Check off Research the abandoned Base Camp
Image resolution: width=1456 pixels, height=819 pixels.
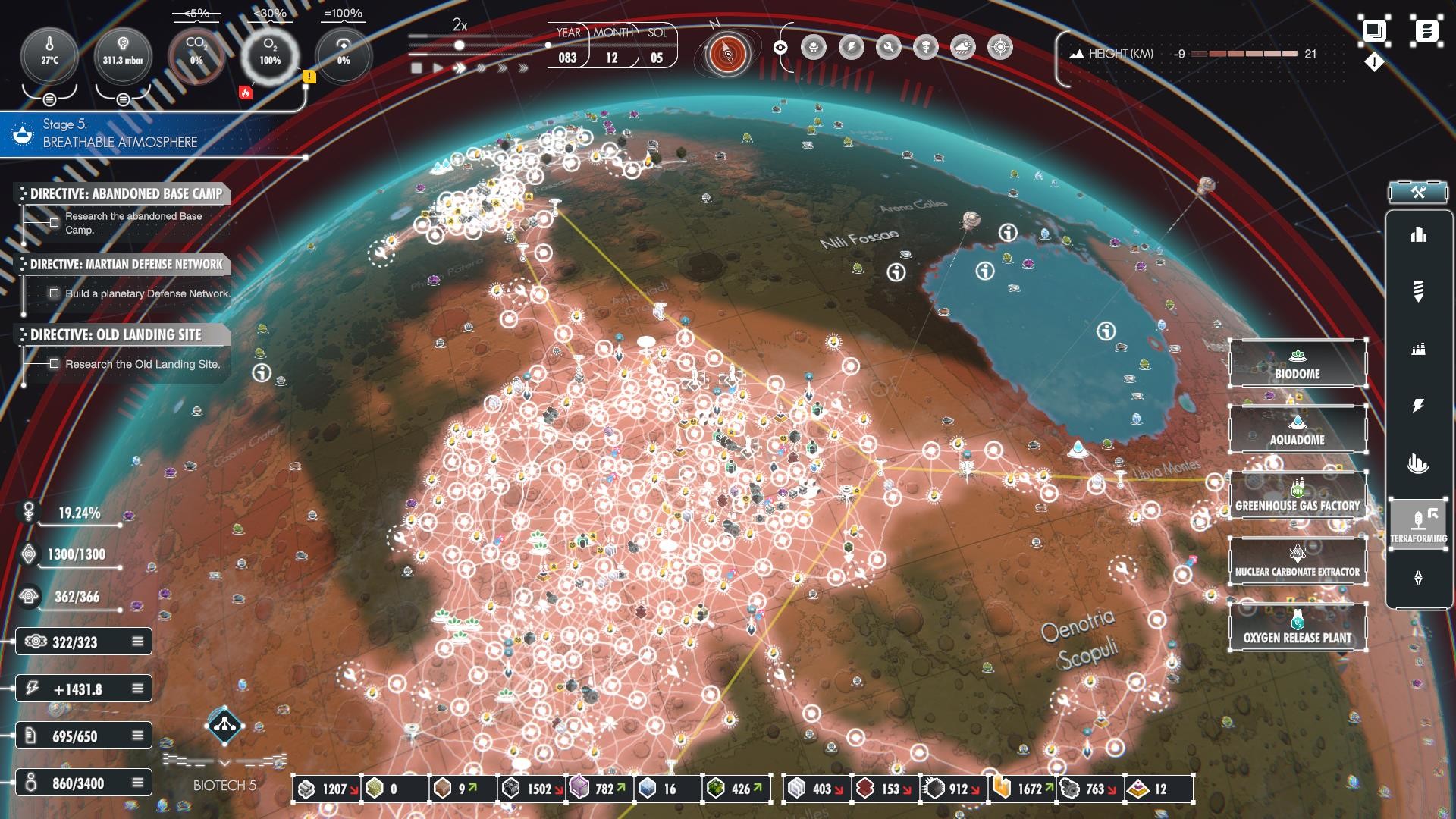point(54,222)
